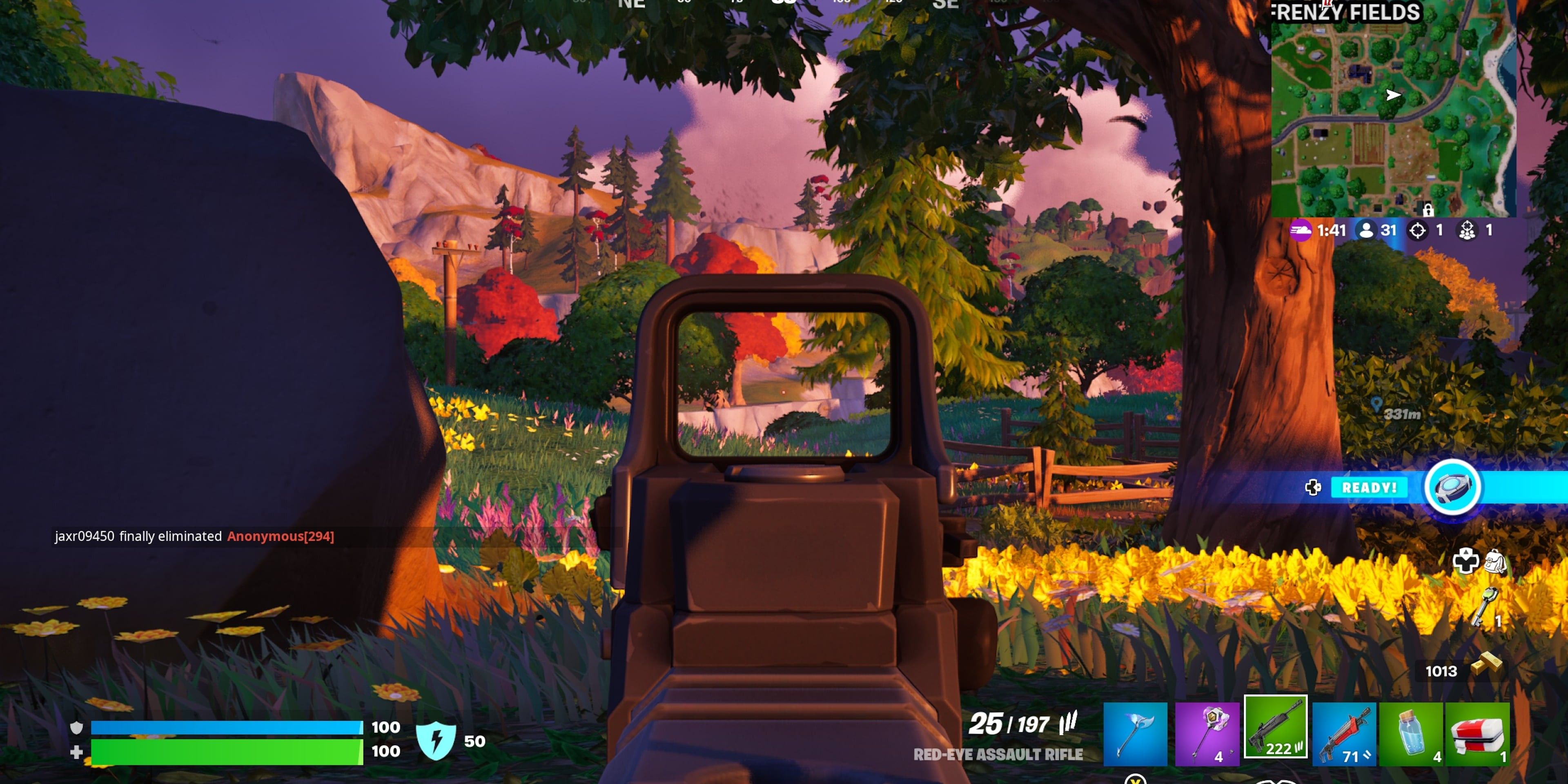
Task: Click the squad eliminations icon
Action: tap(1468, 231)
